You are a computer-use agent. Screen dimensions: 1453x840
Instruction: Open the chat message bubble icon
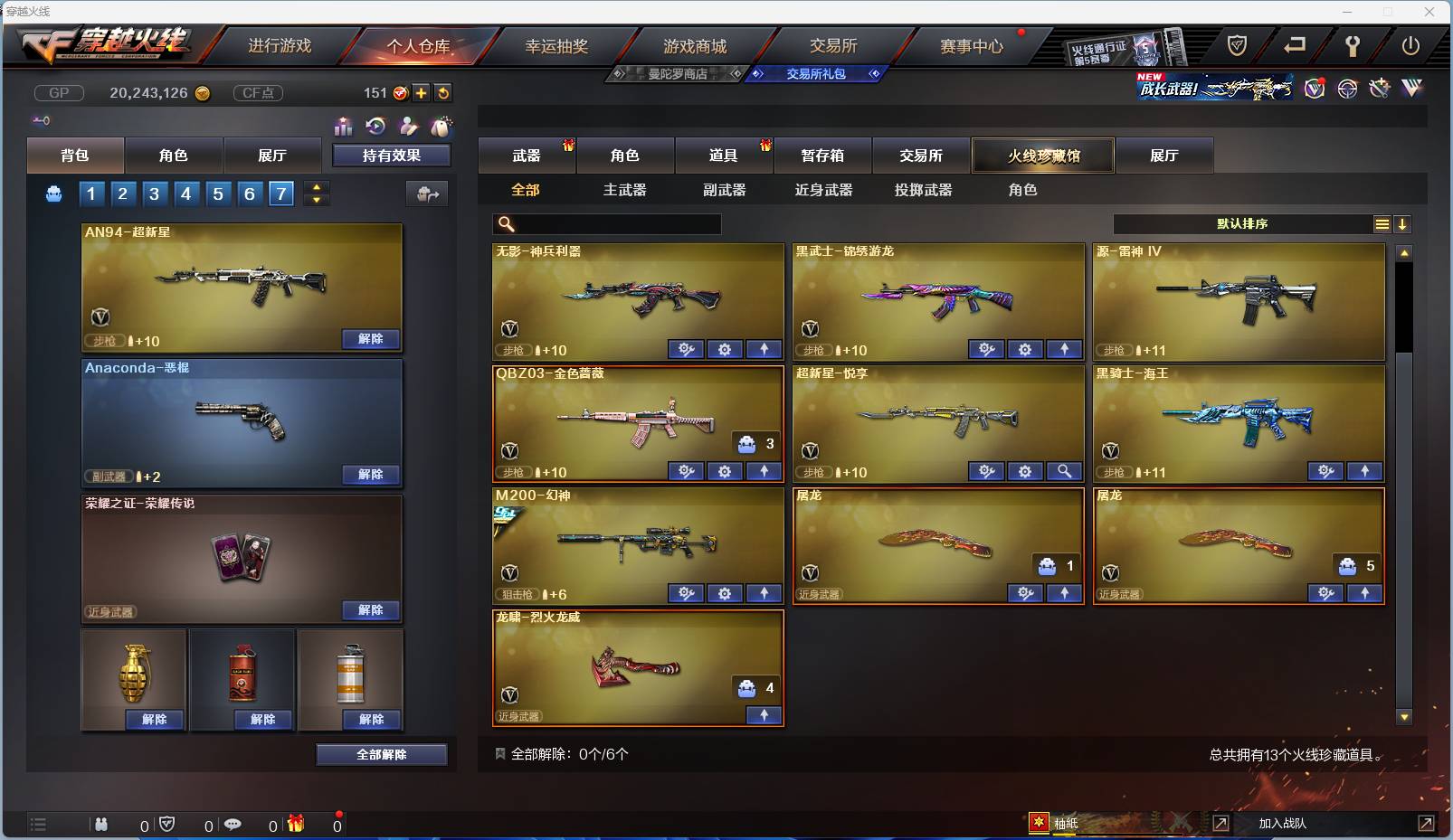coord(235,824)
